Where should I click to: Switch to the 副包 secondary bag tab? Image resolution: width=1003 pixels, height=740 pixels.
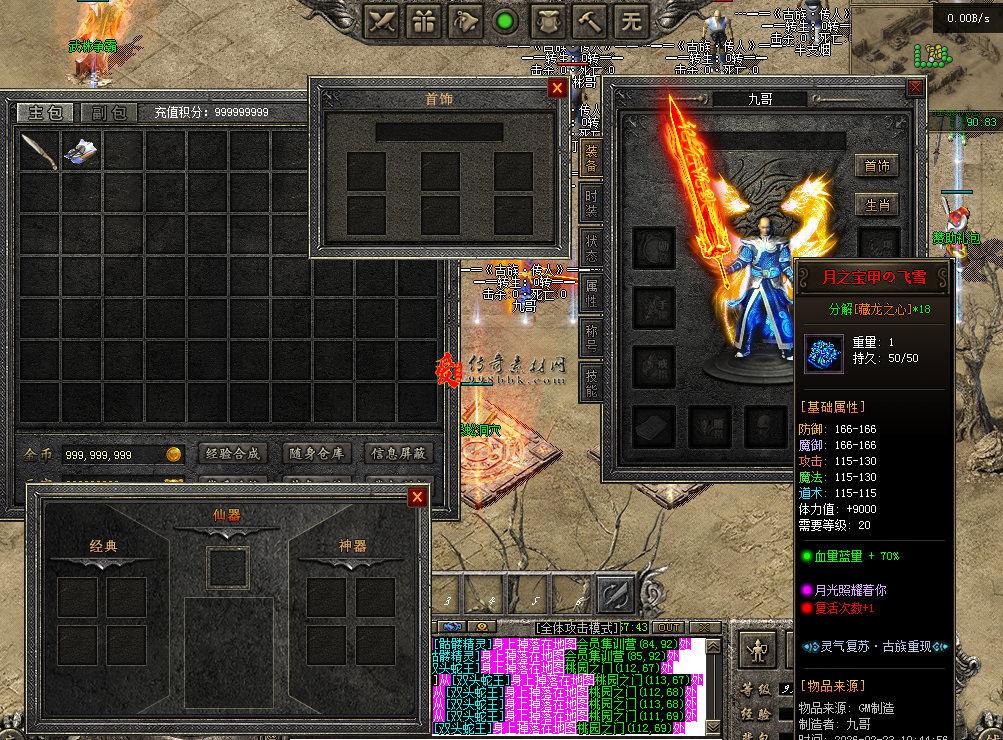coord(109,112)
